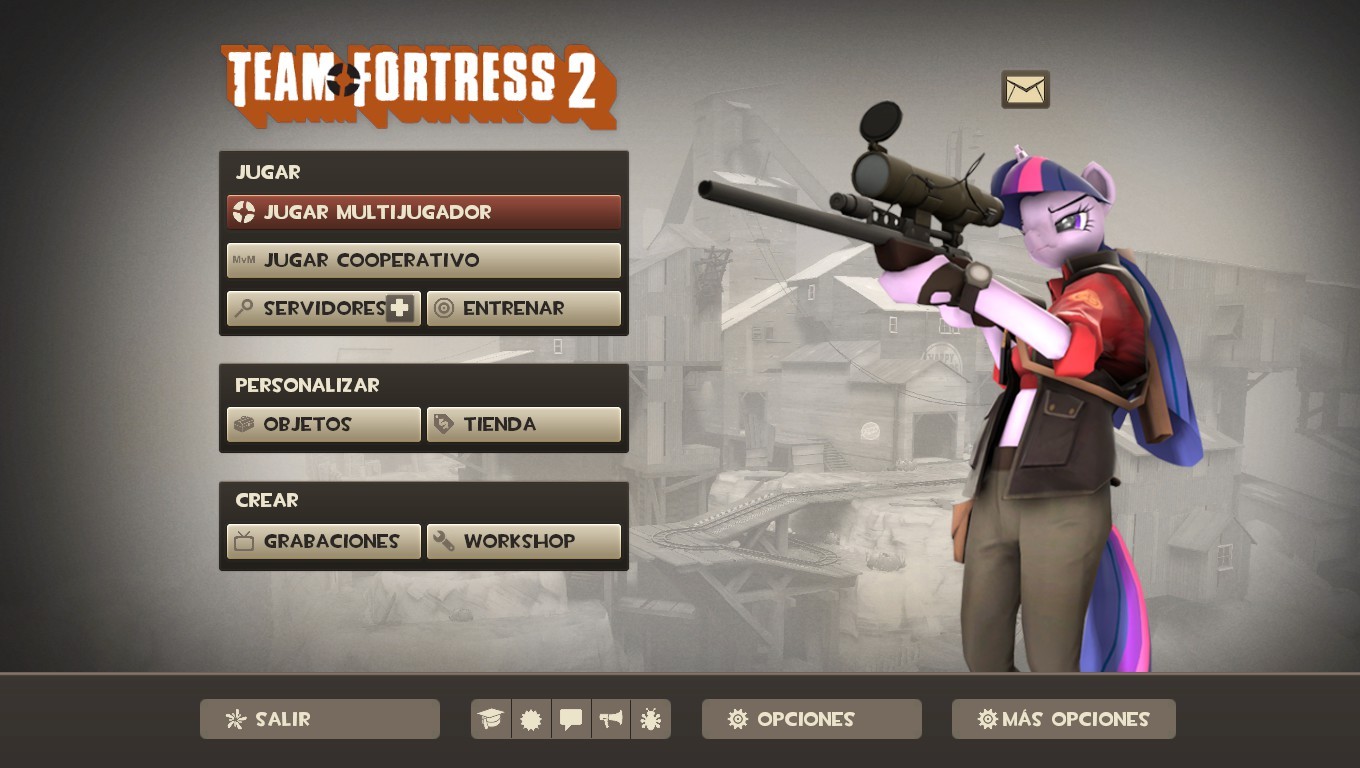Select the starburst icon in the bottom toolbar
Screen dimensions: 1360x768
pyautogui.click(x=531, y=718)
